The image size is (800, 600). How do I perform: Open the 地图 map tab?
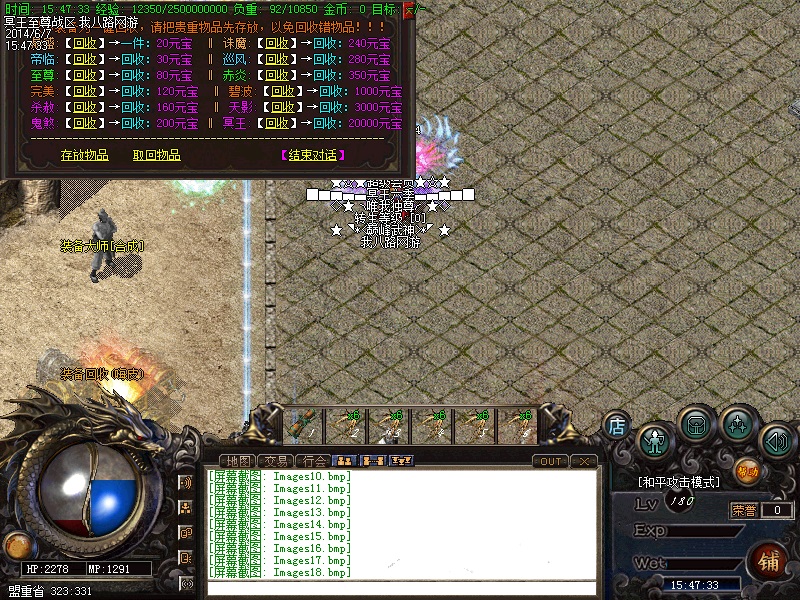pos(240,461)
